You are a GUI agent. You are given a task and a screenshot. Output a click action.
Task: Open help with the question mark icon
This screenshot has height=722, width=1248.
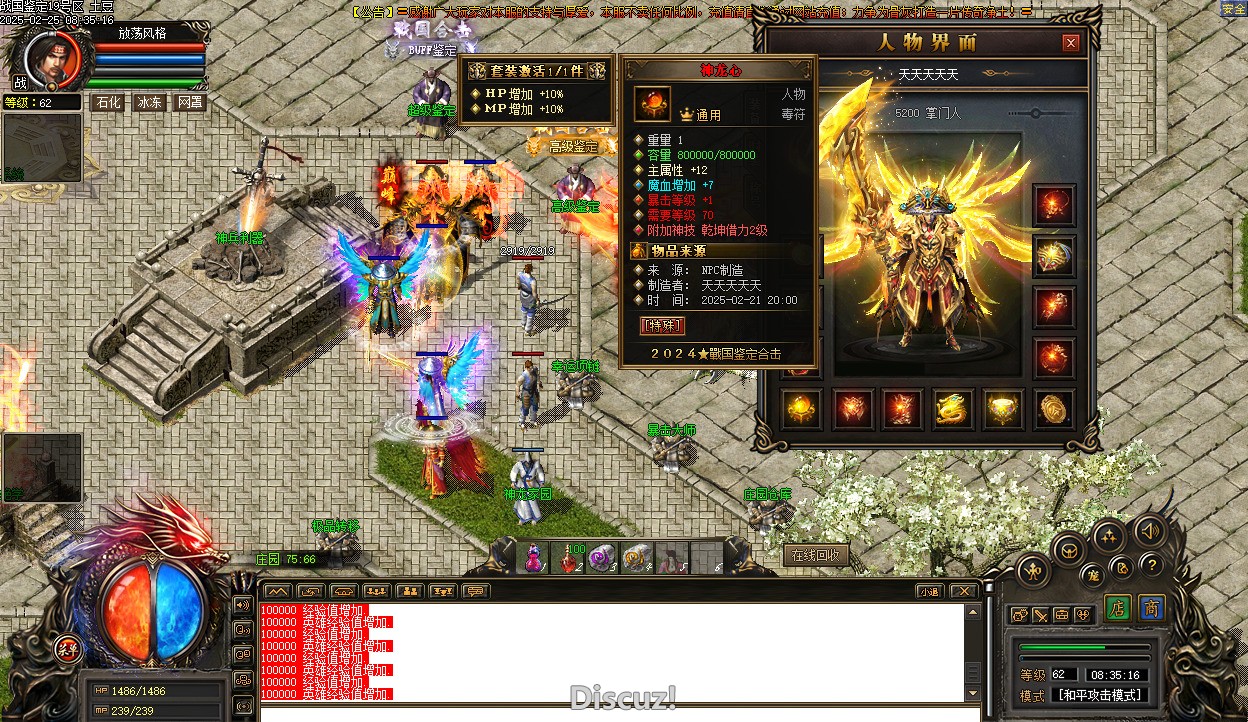pos(1152,564)
